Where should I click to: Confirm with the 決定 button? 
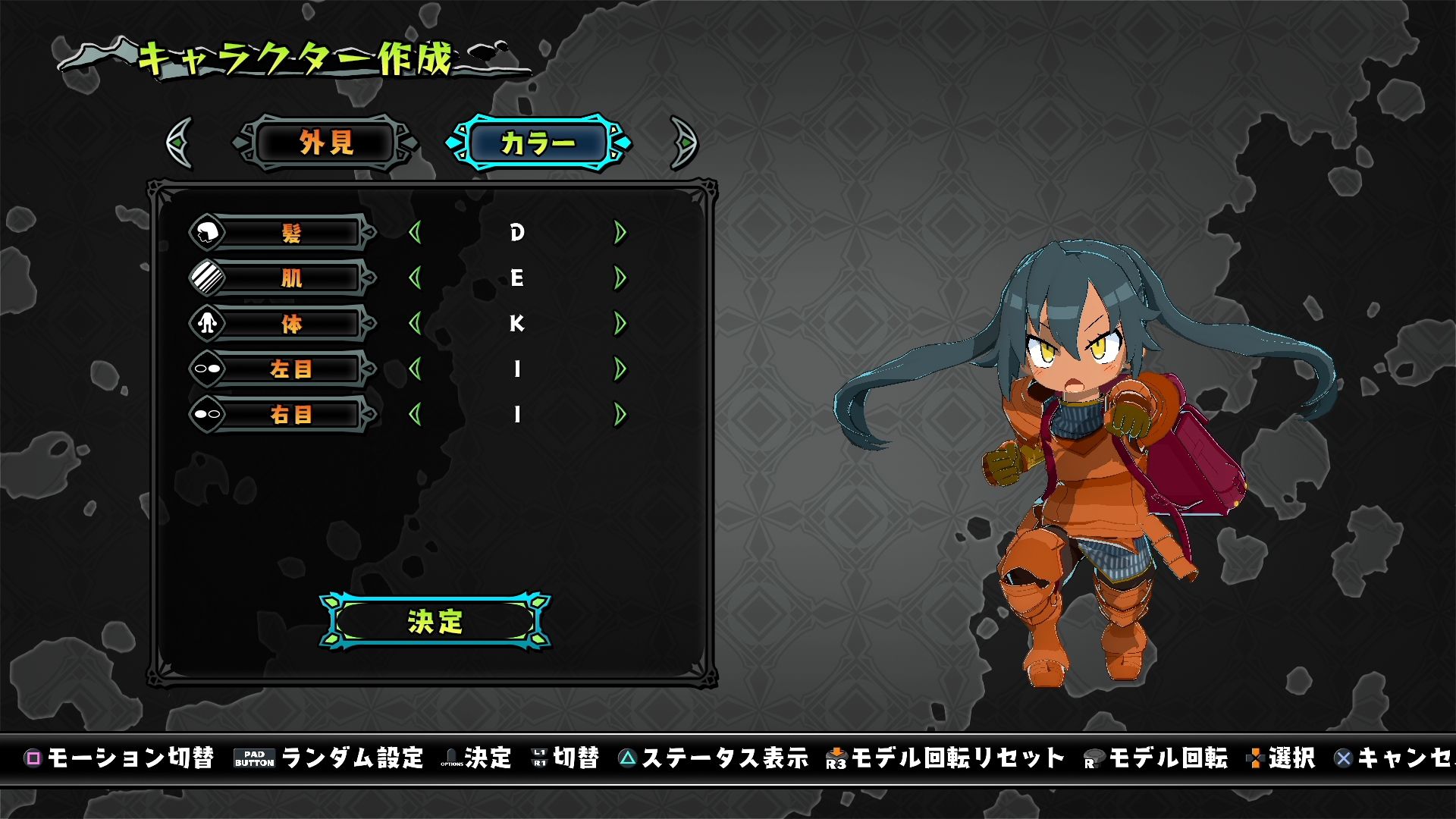(x=435, y=621)
